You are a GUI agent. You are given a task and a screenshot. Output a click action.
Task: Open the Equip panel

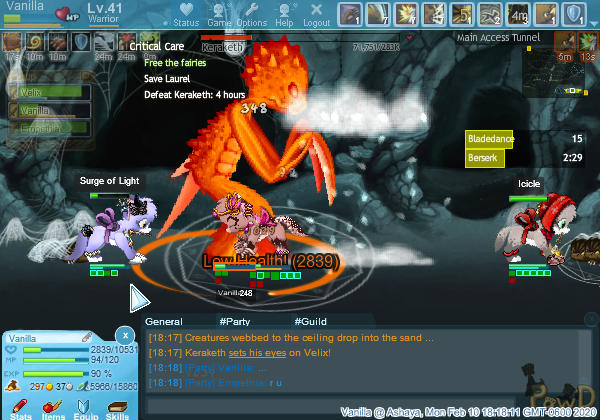(x=86, y=403)
